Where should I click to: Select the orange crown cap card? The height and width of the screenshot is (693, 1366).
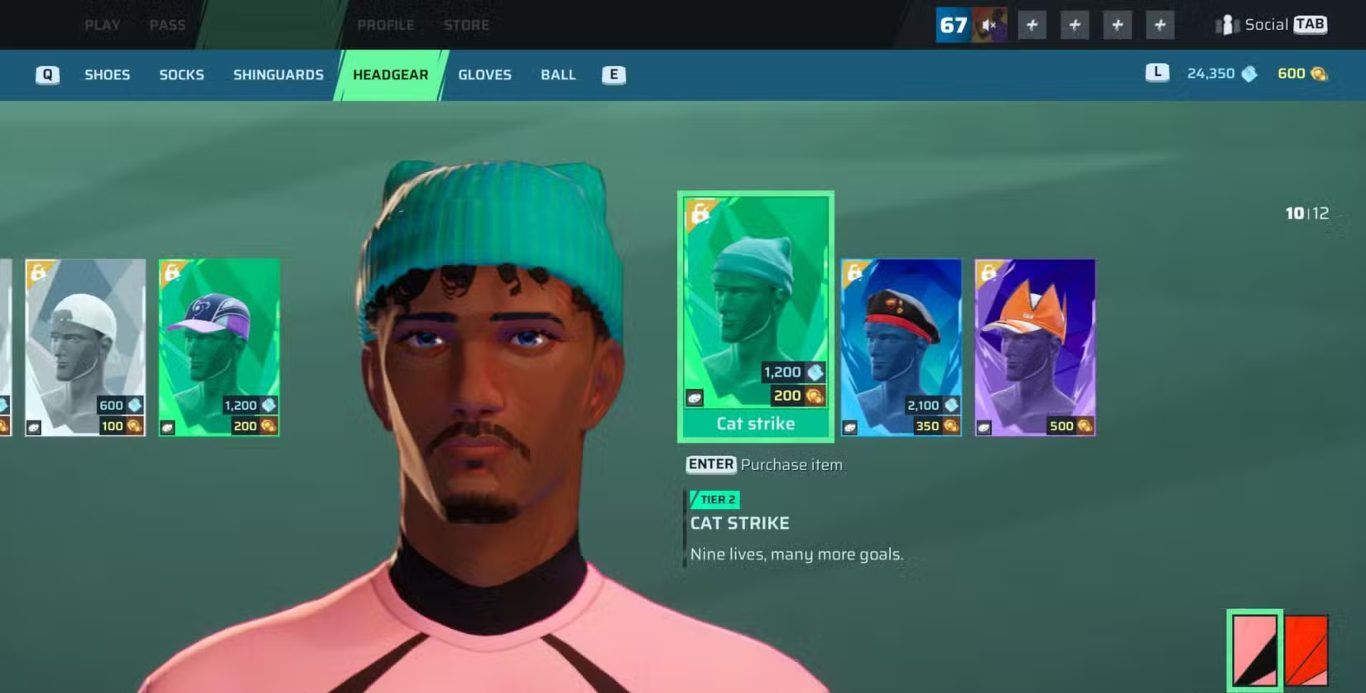1035,347
